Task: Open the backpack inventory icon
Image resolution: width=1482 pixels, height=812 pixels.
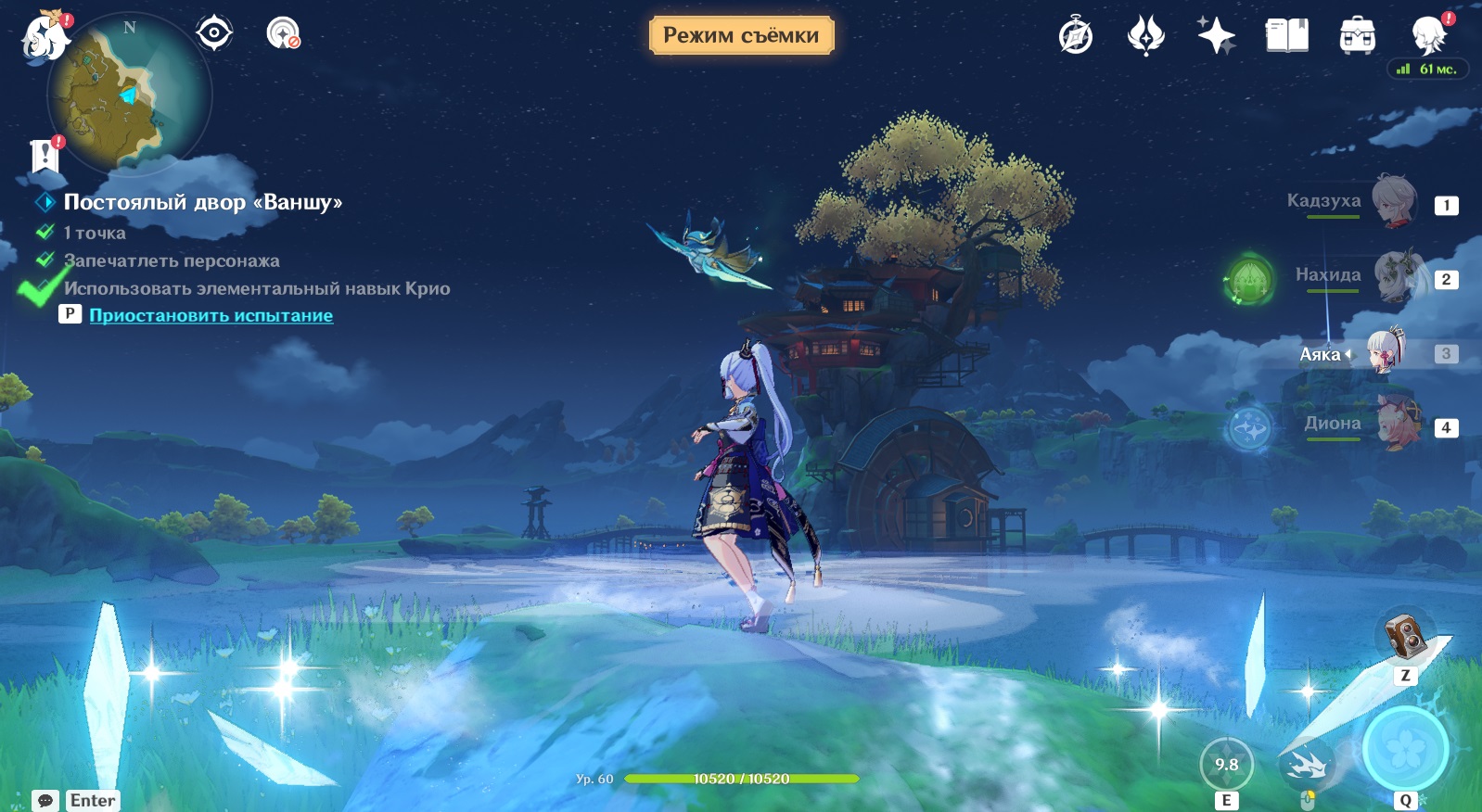Action: [x=1357, y=36]
